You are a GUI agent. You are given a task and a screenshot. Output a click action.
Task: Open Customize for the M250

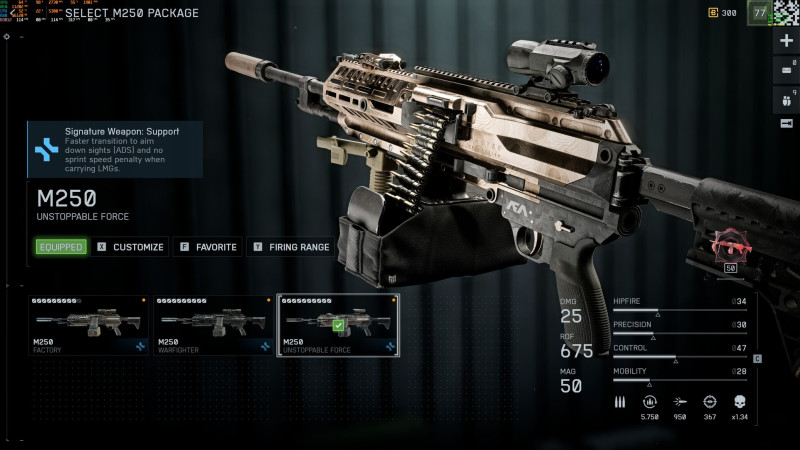point(130,247)
